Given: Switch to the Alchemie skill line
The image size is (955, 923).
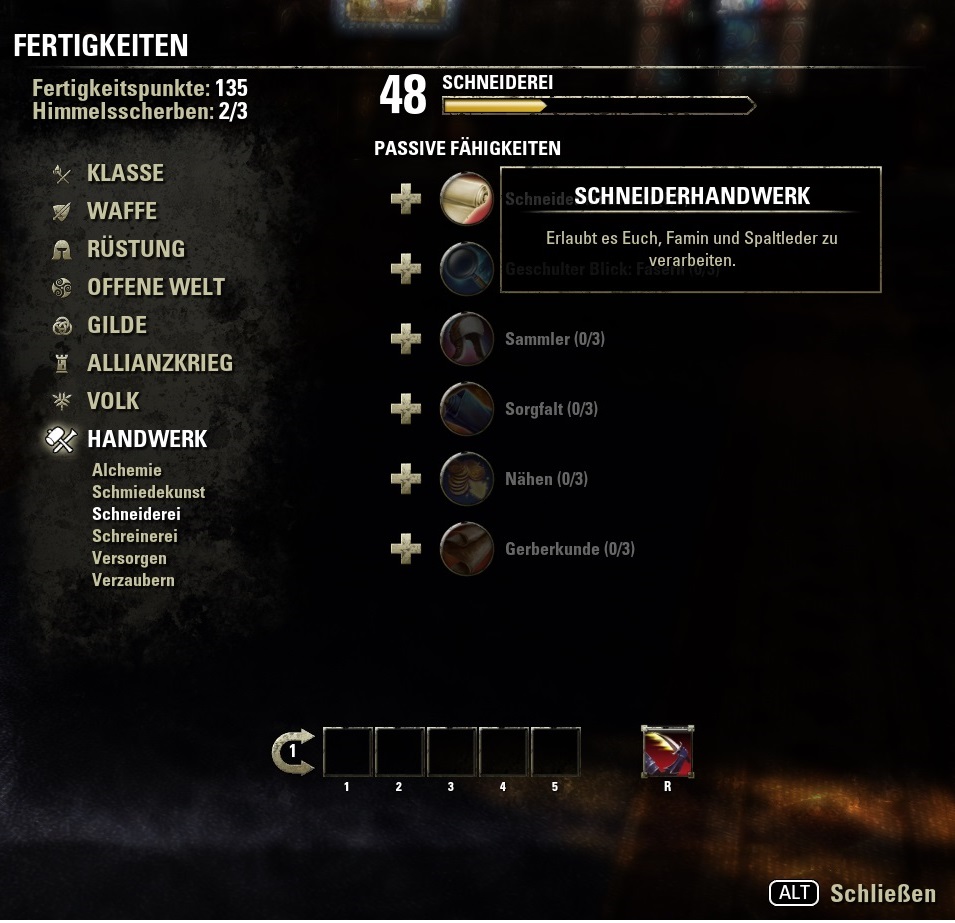Looking at the screenshot, I should pyautogui.click(x=127, y=470).
